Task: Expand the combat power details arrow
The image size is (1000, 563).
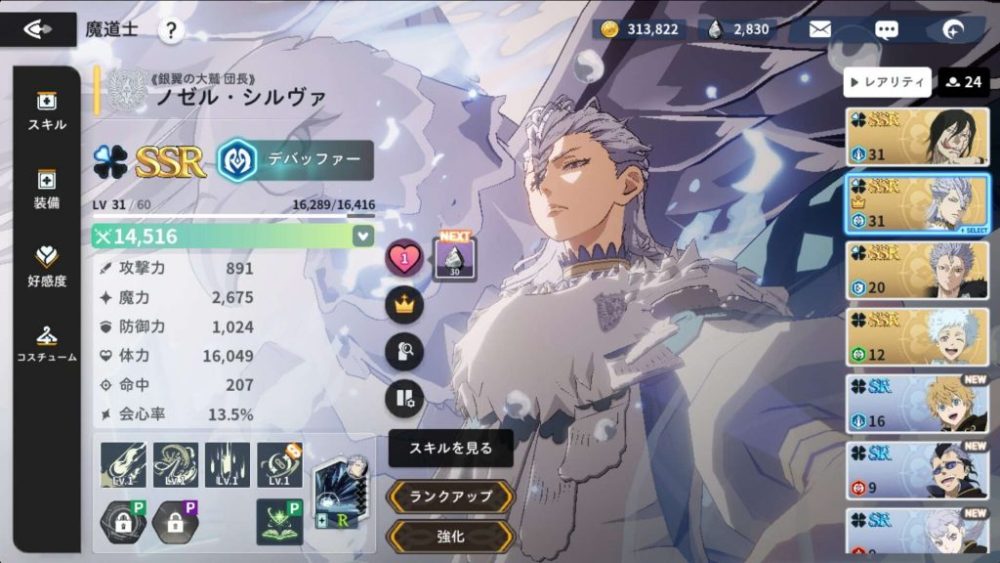Action: (x=363, y=236)
